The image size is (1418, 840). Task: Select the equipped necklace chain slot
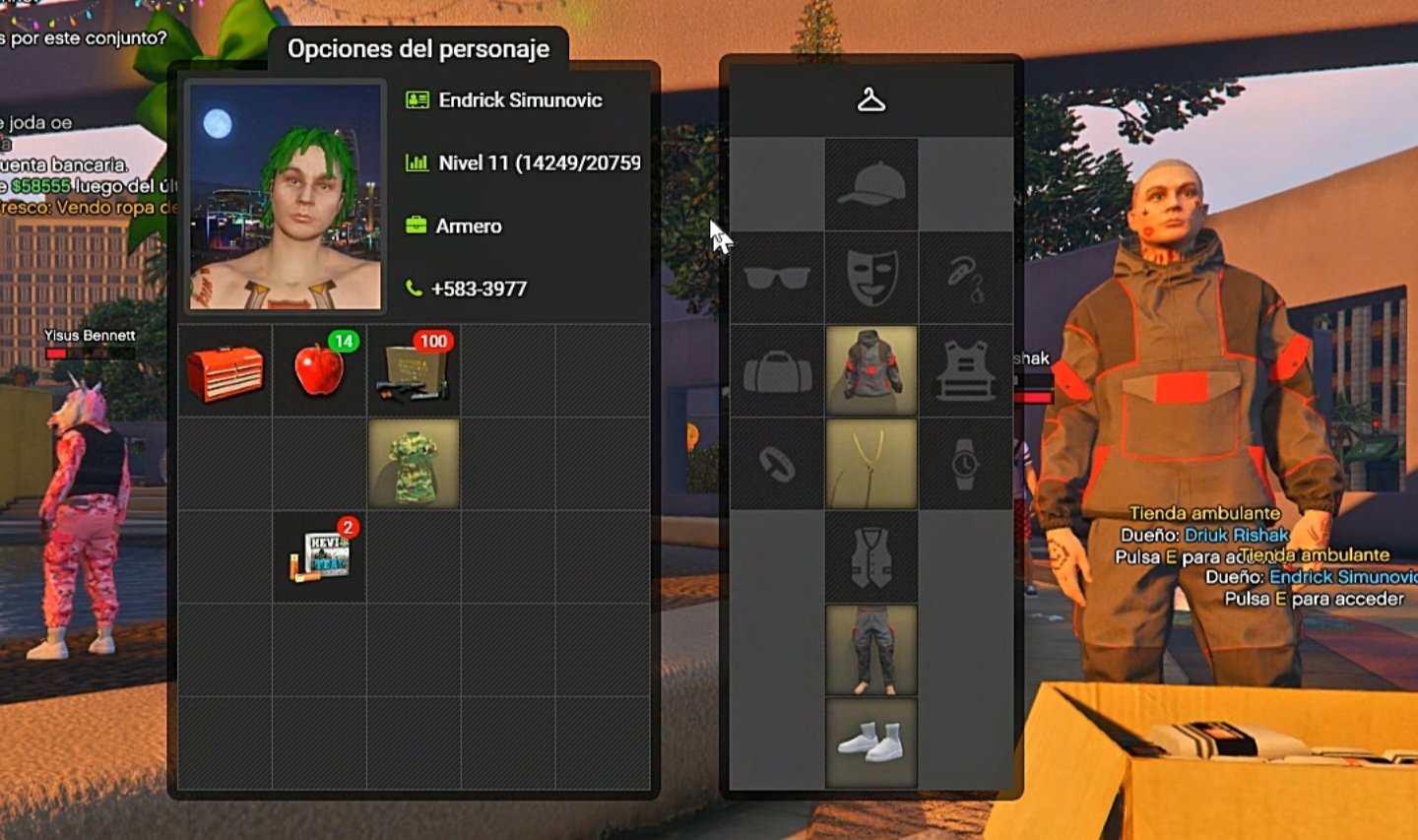[x=871, y=464]
